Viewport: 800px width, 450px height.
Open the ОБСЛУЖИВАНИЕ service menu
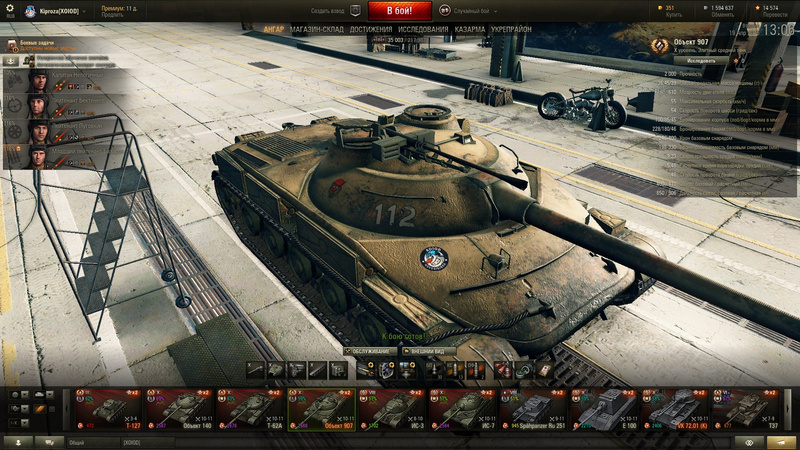tap(369, 351)
